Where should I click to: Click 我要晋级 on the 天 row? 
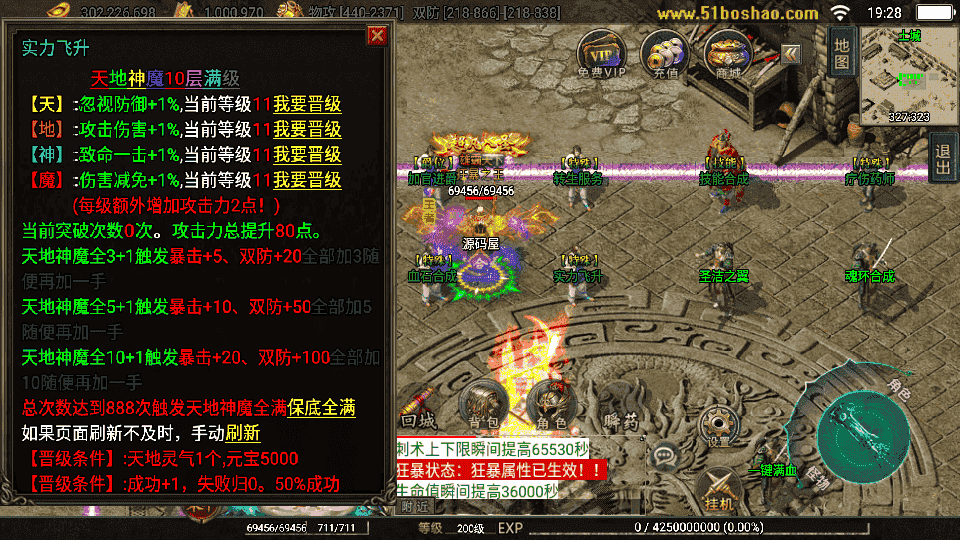(307, 104)
